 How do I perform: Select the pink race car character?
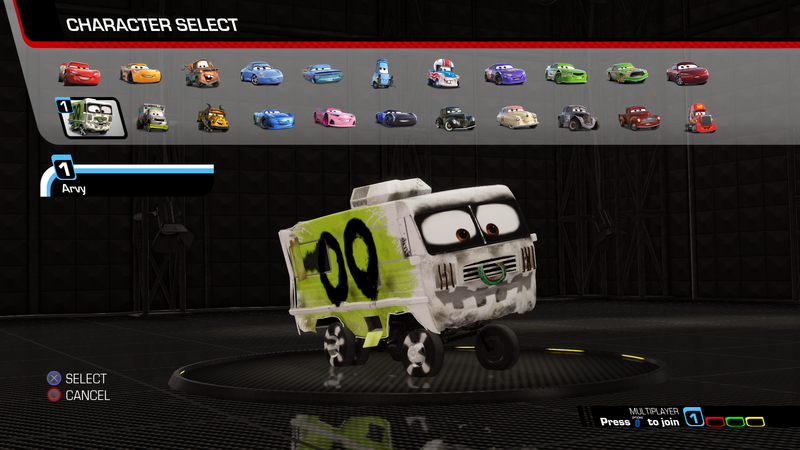[334, 118]
